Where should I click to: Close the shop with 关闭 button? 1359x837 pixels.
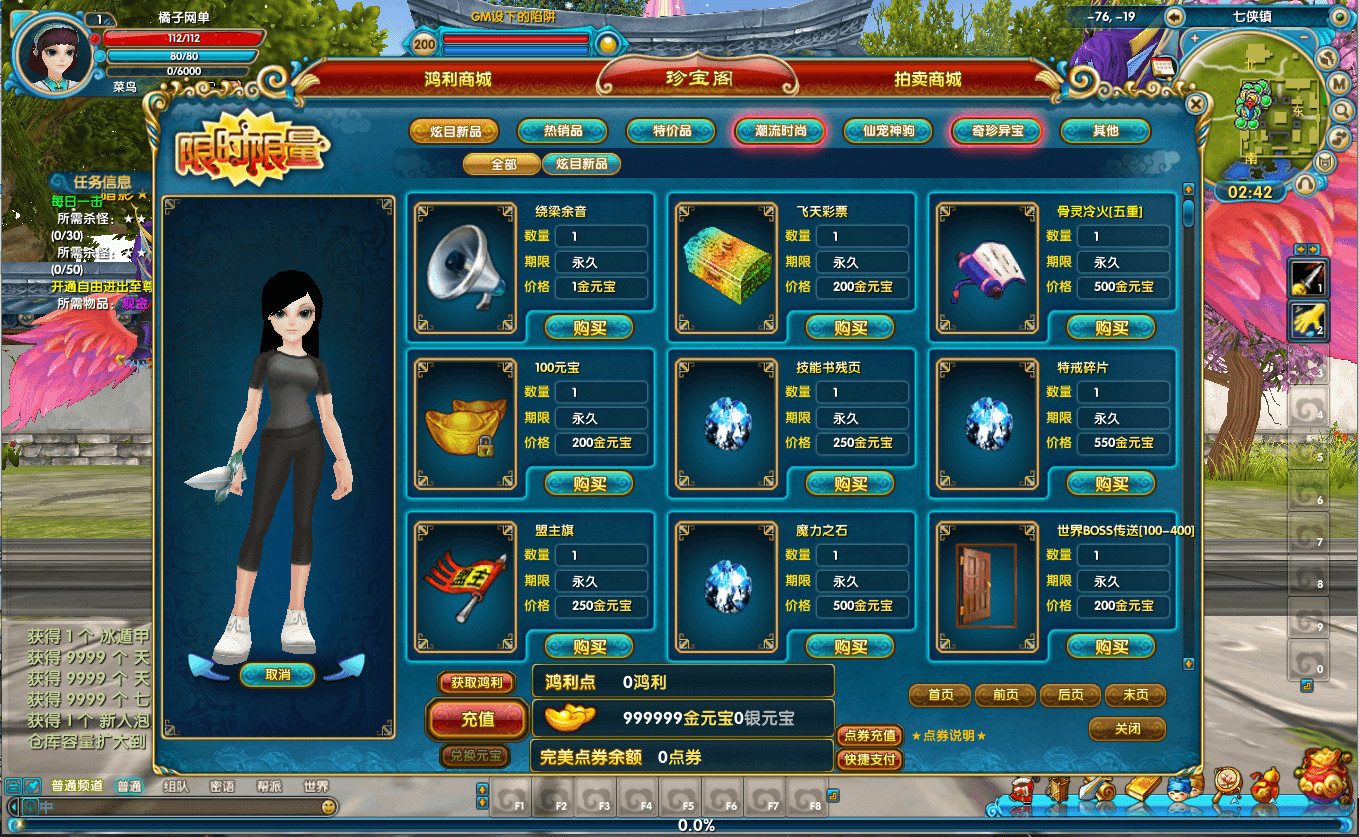click(x=1127, y=729)
